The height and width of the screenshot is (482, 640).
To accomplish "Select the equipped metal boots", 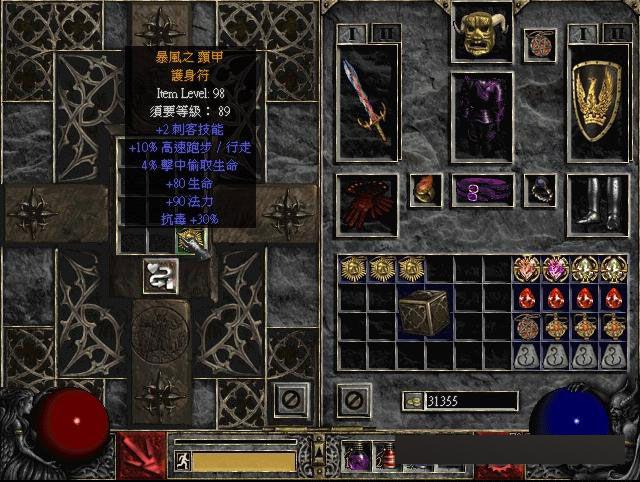I will click(x=598, y=204).
